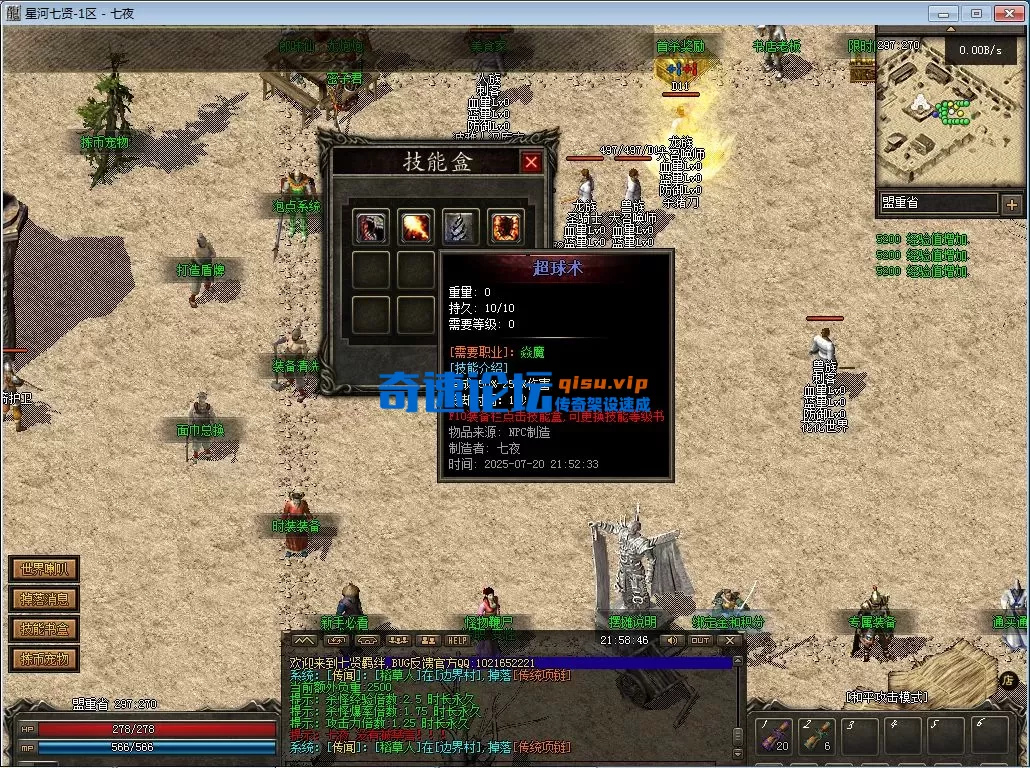Click the plus button beside the map name
Screen dimensions: 1030x768
pyautogui.click(x=1012, y=203)
